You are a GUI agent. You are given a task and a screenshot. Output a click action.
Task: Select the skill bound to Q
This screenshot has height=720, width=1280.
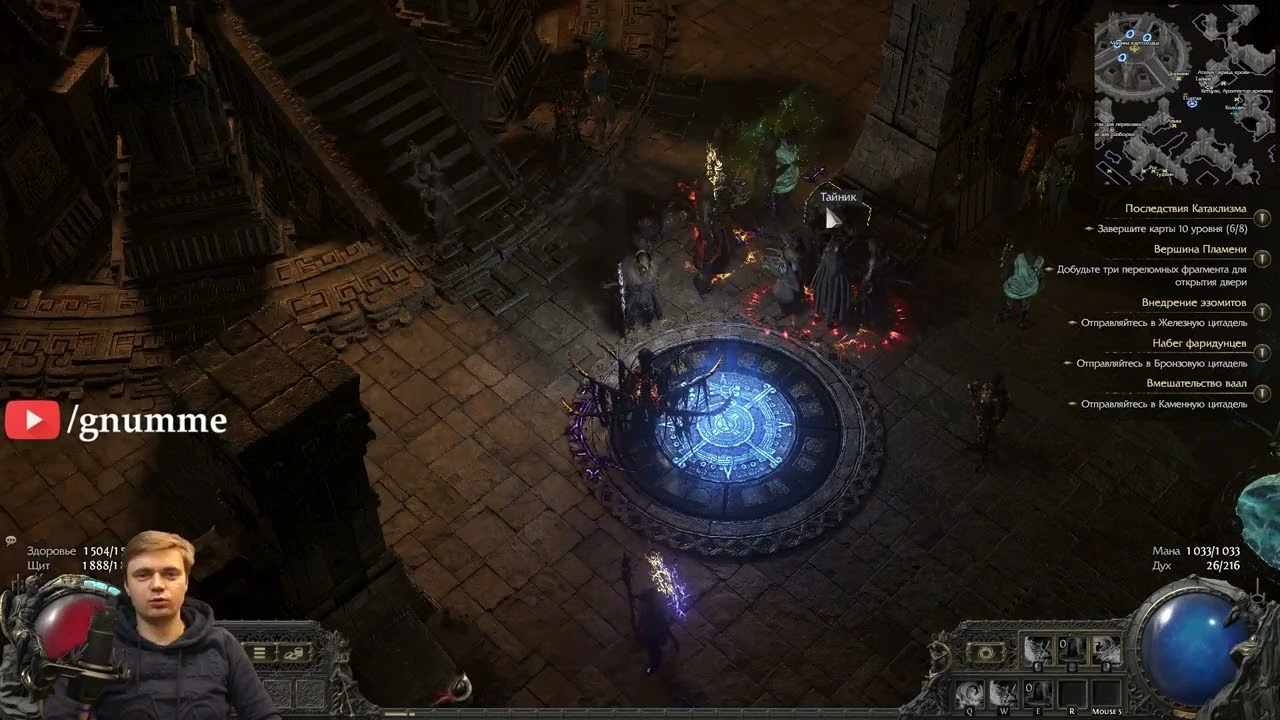[x=970, y=691]
